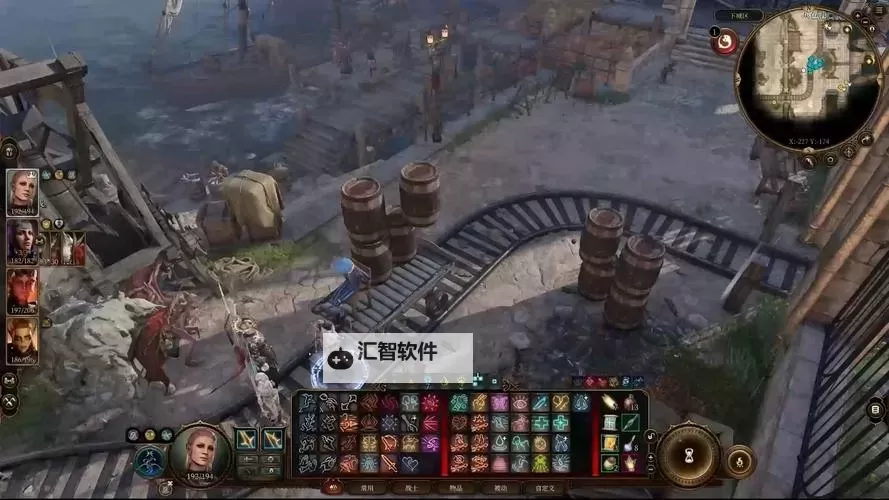
Task: Switch to the 战士 hotbar tab
Action: click(x=413, y=488)
